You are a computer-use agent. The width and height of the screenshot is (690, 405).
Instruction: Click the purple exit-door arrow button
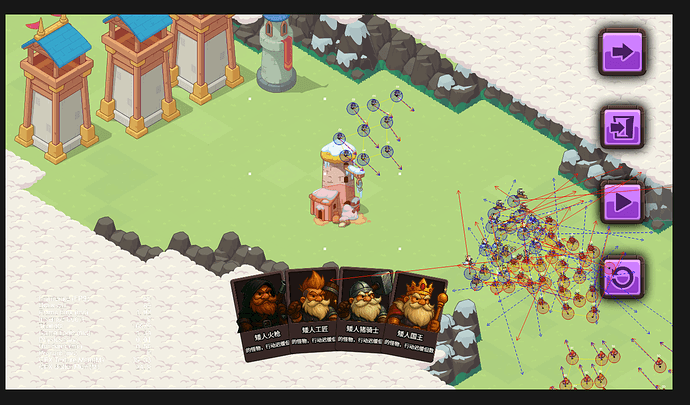point(622,127)
